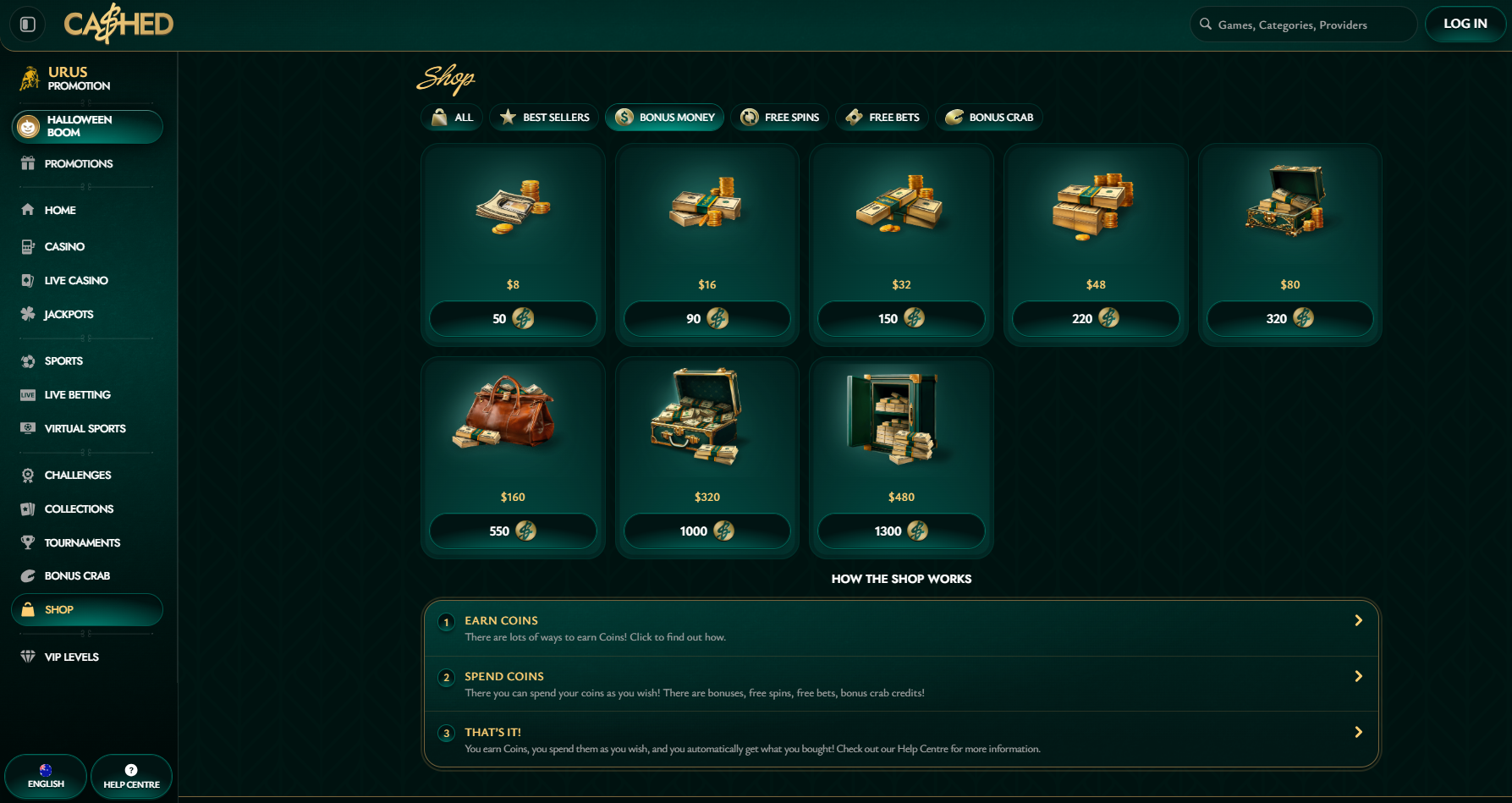Expand the Earn Coins explanation
Image resolution: width=1512 pixels, height=803 pixels.
coord(901,628)
